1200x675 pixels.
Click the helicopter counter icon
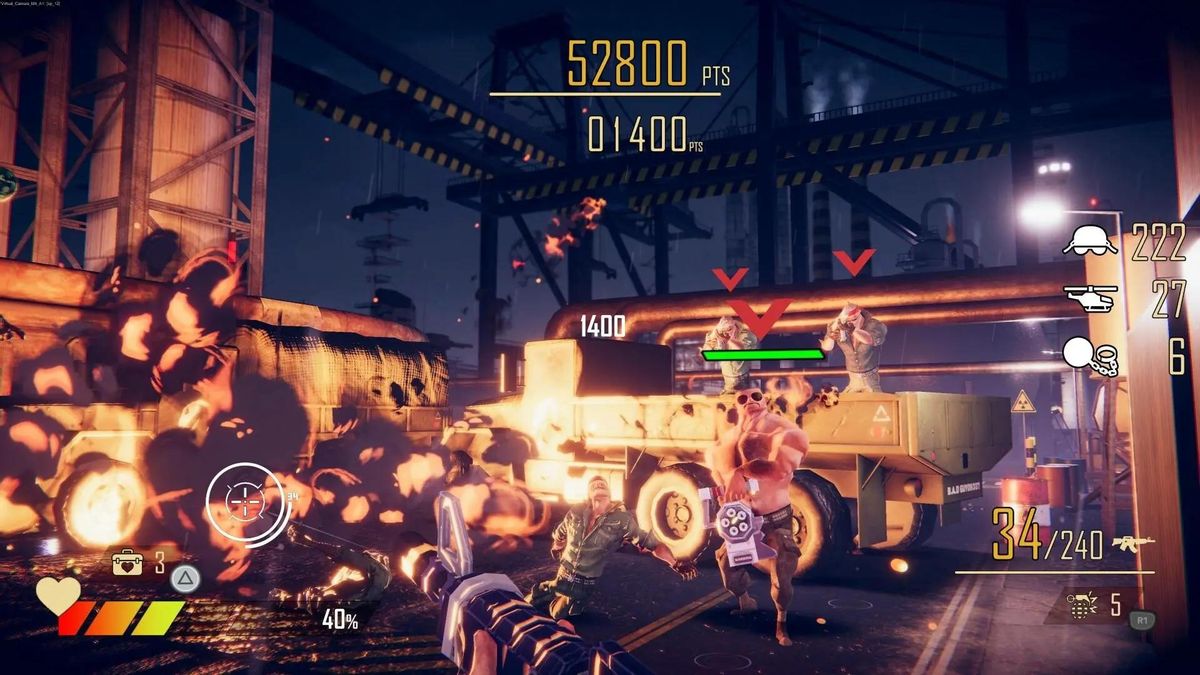coord(1089,299)
